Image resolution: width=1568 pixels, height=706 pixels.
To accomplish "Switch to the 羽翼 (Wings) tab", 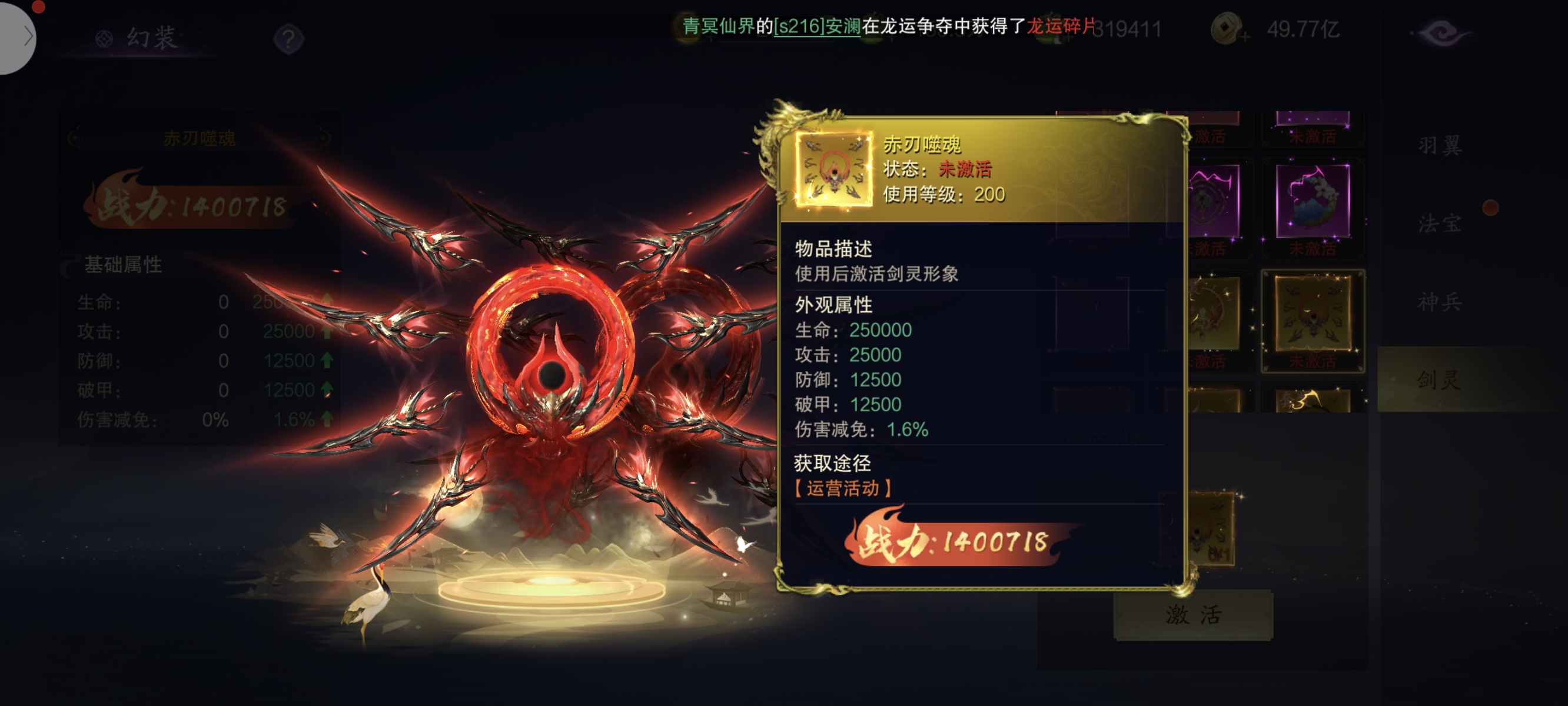I will [1440, 145].
